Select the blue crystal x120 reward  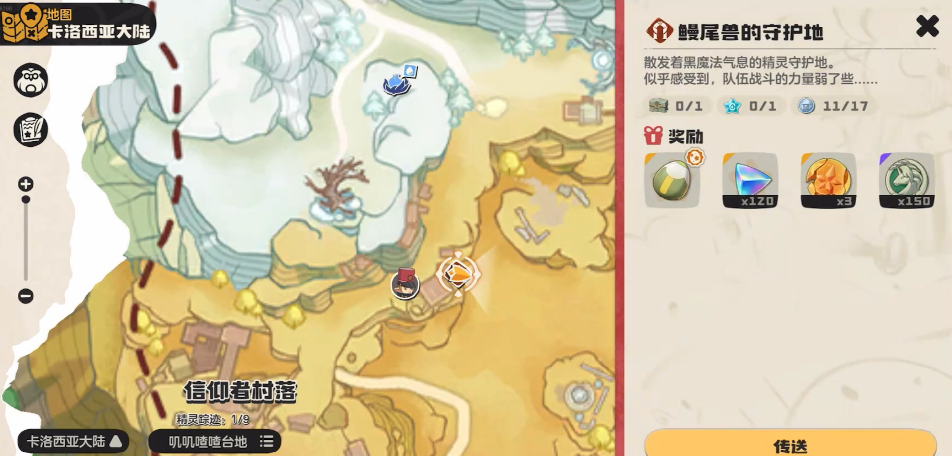pos(750,180)
